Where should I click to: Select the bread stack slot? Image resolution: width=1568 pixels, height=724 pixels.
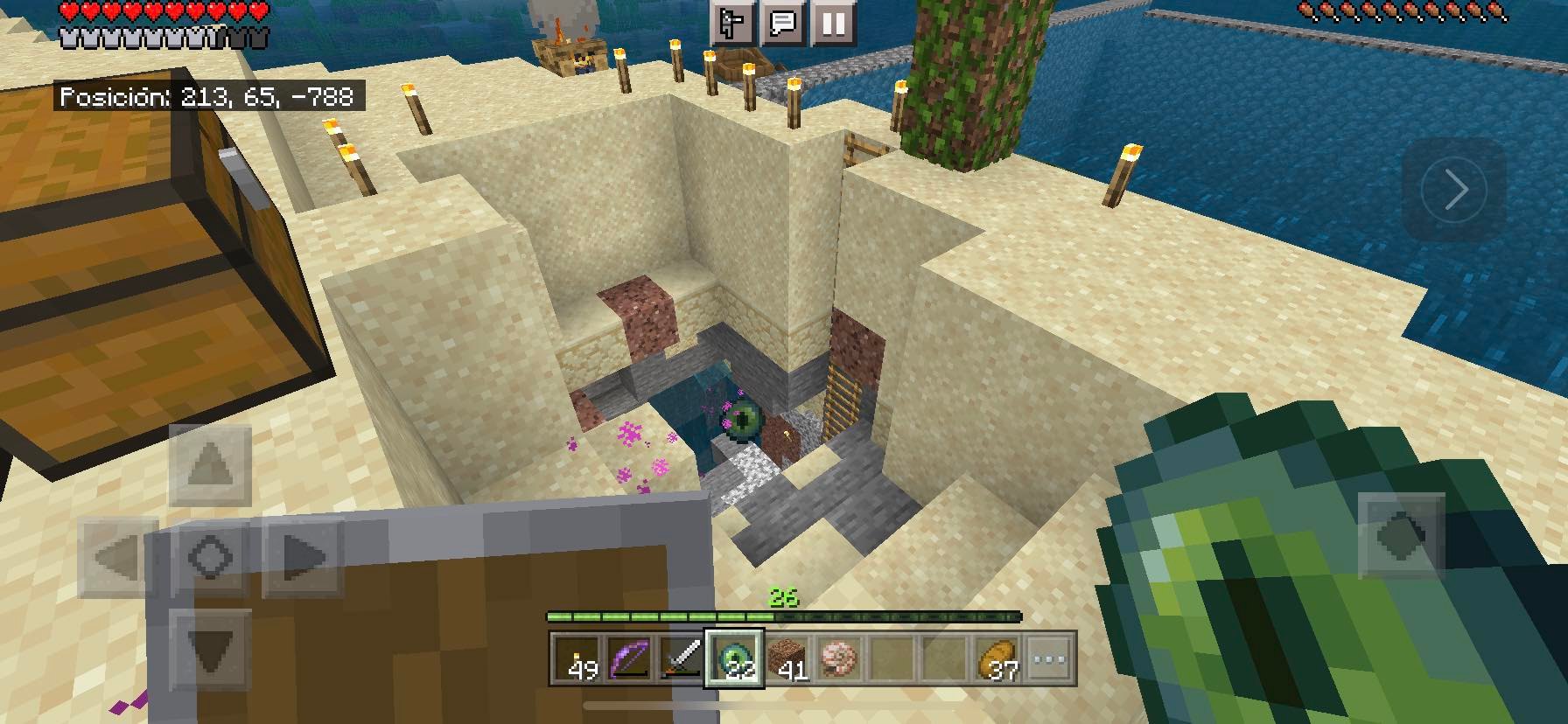(997, 659)
